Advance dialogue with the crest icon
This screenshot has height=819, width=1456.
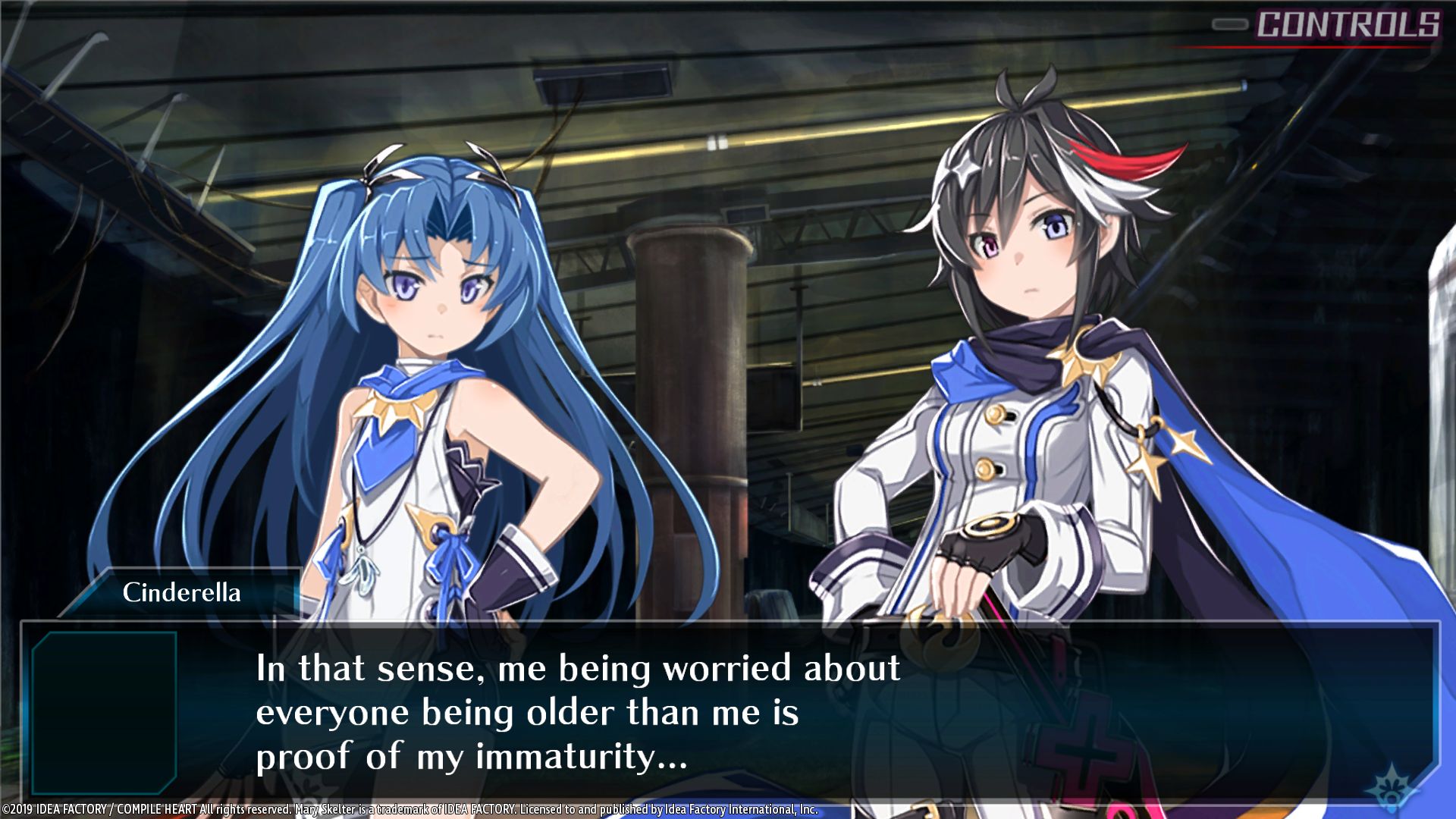1392,788
